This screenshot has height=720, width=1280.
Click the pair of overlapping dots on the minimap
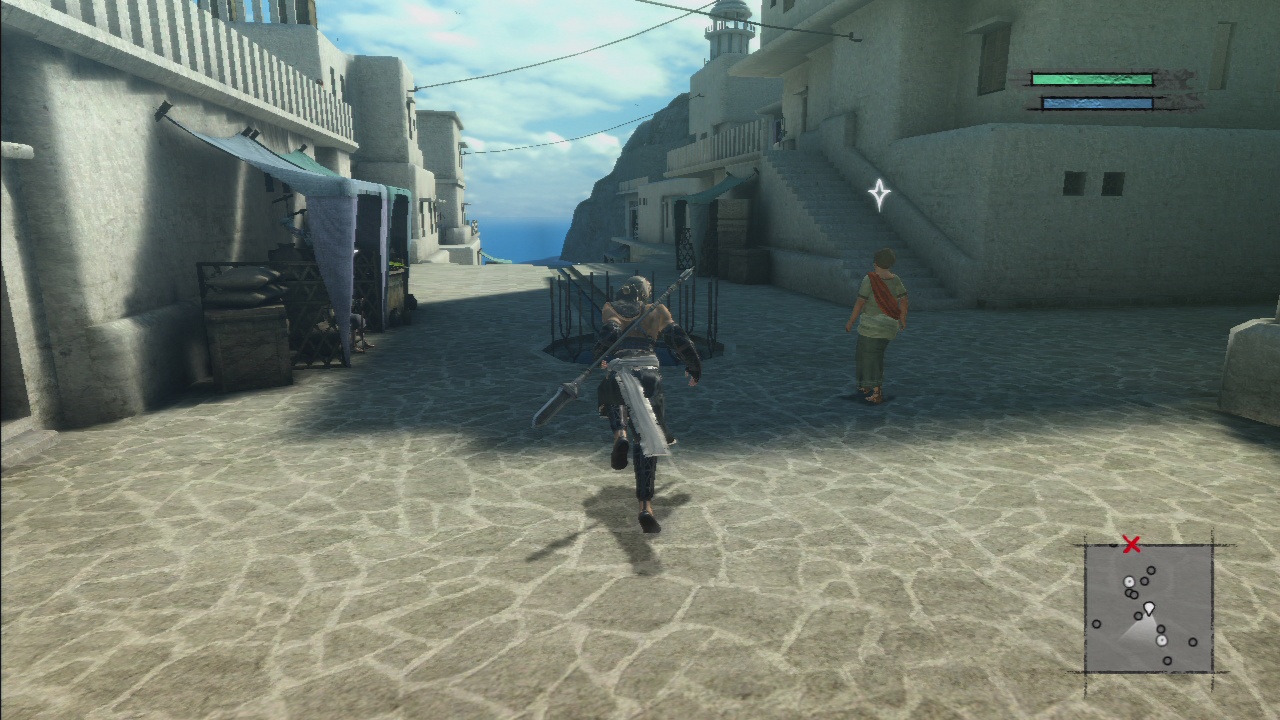click(1131, 594)
